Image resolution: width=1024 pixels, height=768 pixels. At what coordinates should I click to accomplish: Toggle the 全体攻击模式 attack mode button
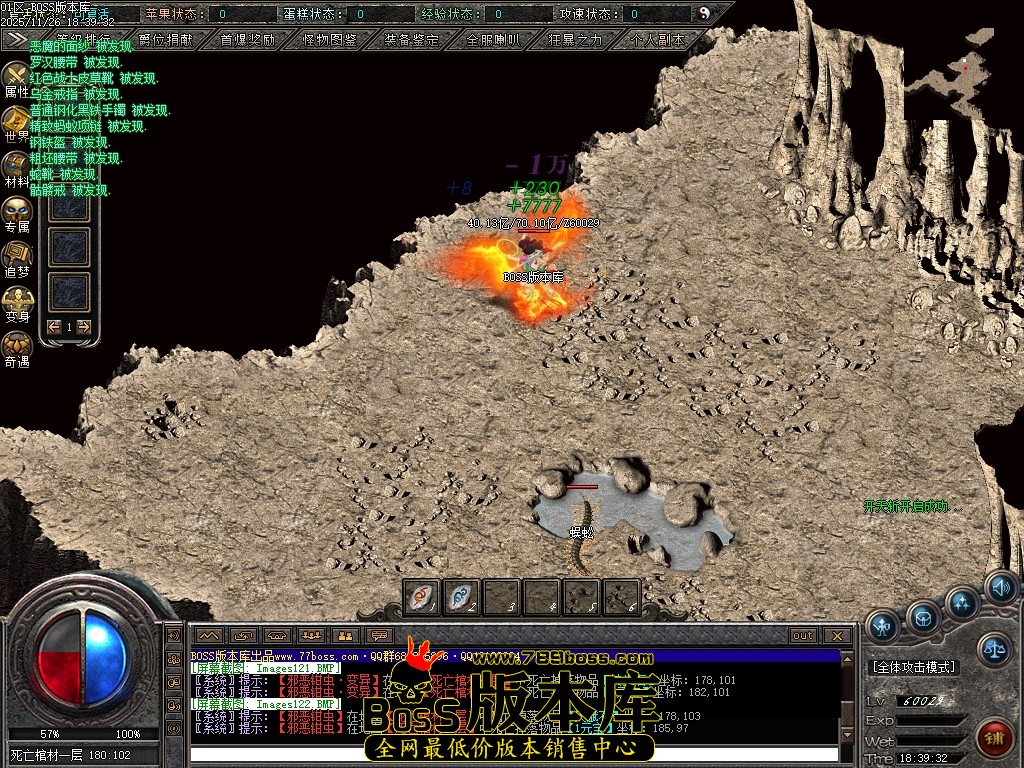913,666
